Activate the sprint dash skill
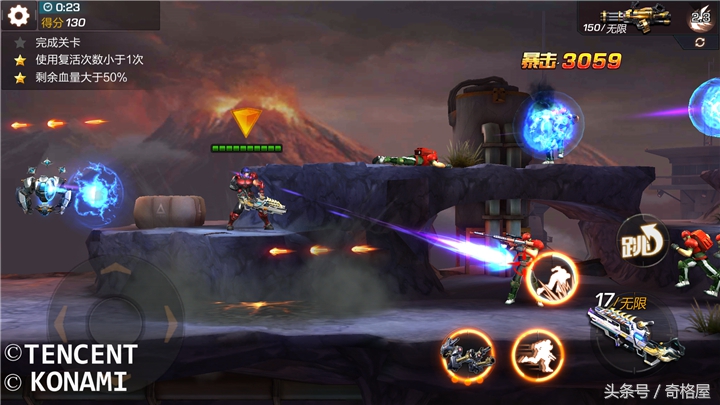The image size is (720, 405). (x=537, y=355)
